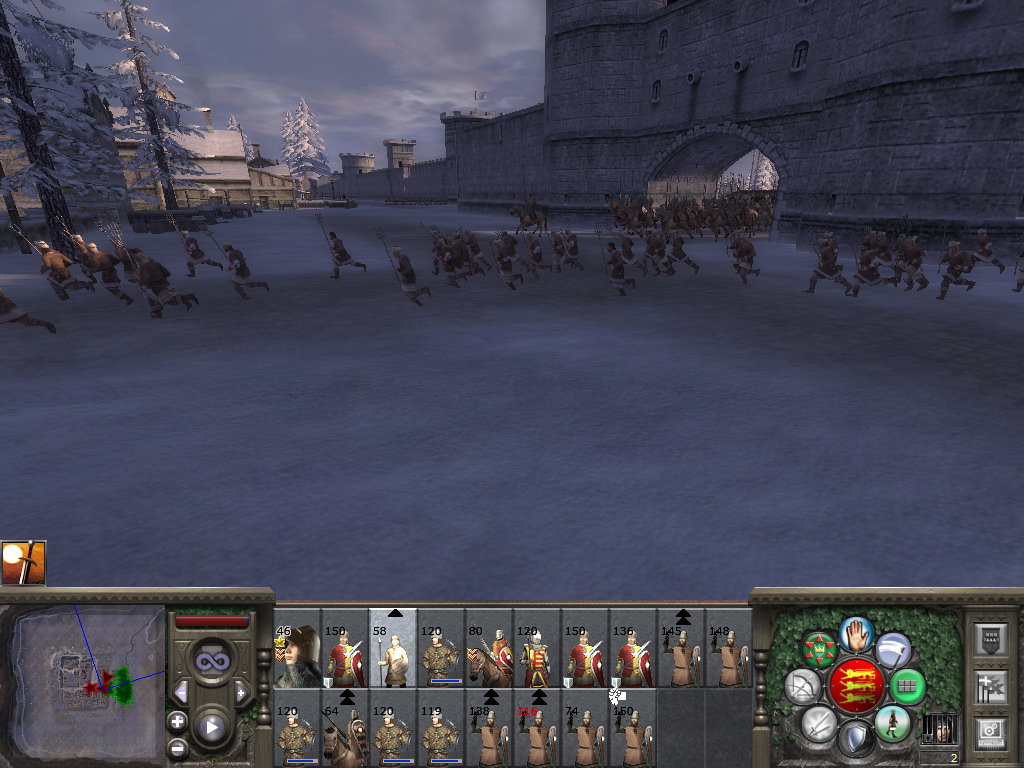Screen dimensions: 1024x768
Task: Choose the cavalry unit card with 80 men
Action: pos(489,656)
